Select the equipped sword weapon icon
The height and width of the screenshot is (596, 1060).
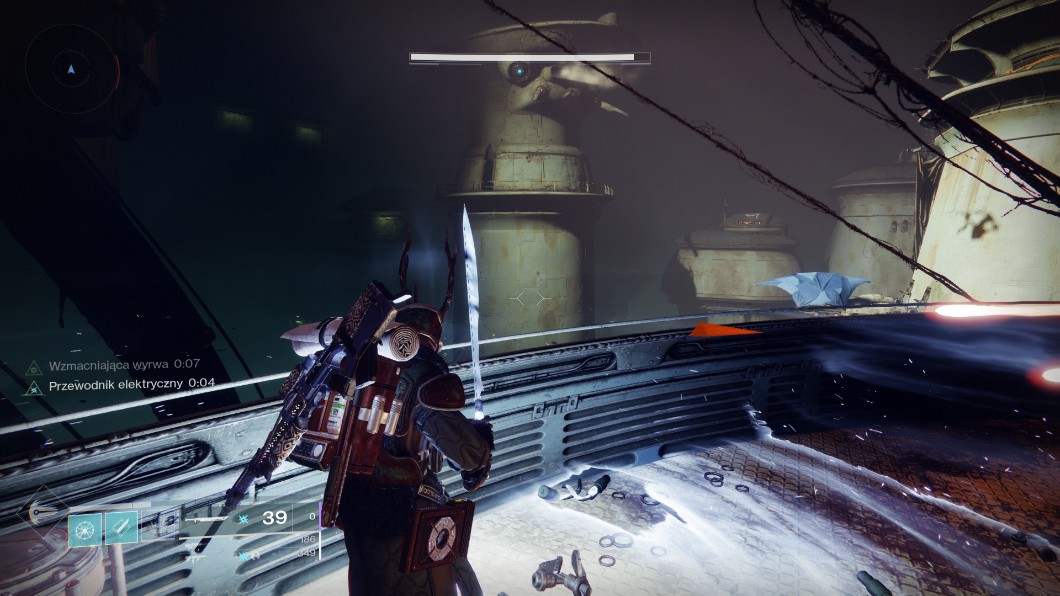[x=205, y=518]
